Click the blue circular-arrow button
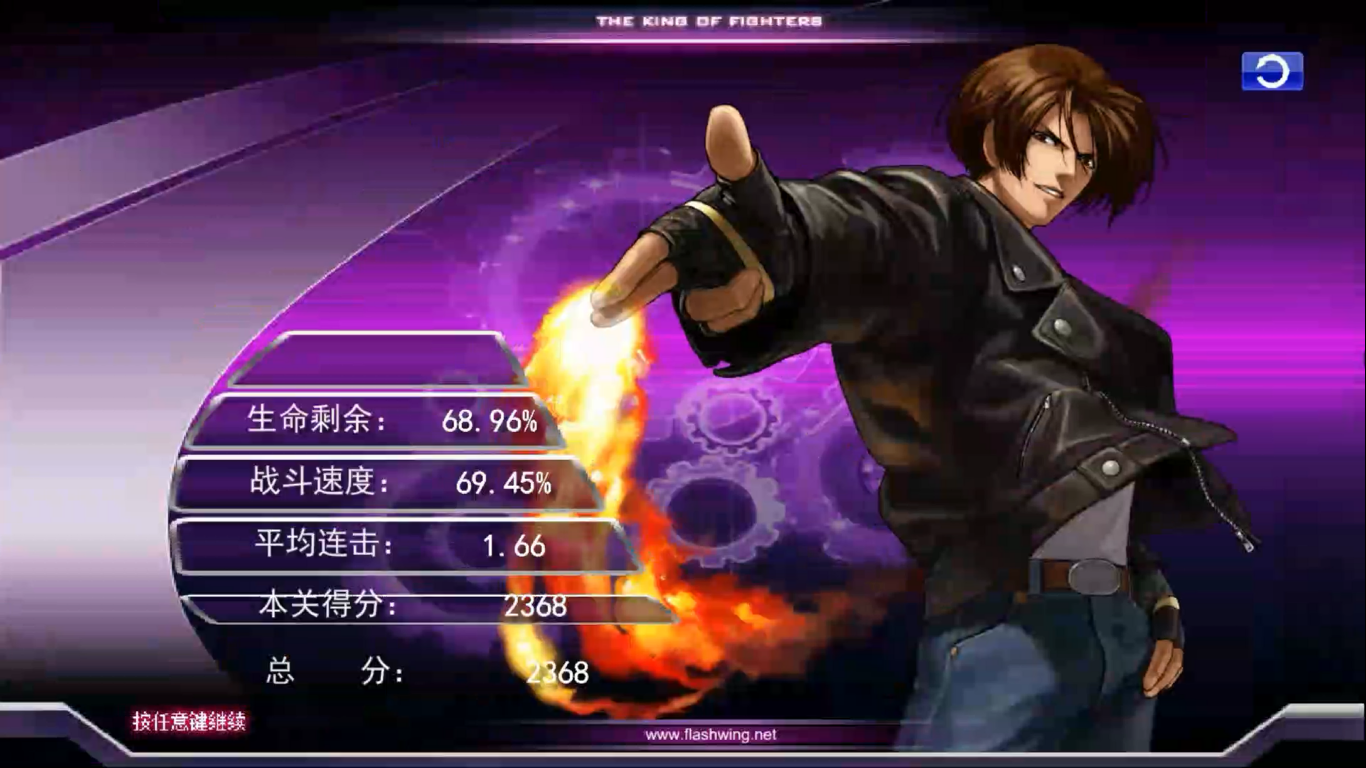 click(x=1272, y=72)
